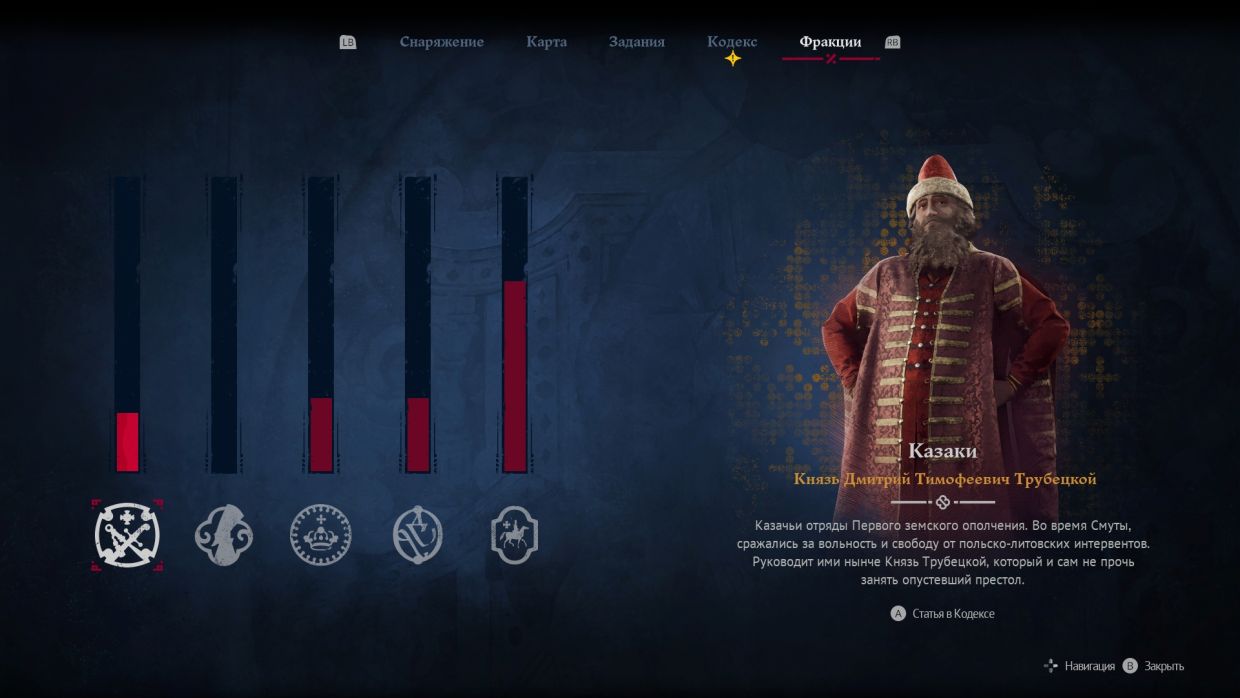
Task: Pick the oval monogram faction icon
Action: point(418,535)
